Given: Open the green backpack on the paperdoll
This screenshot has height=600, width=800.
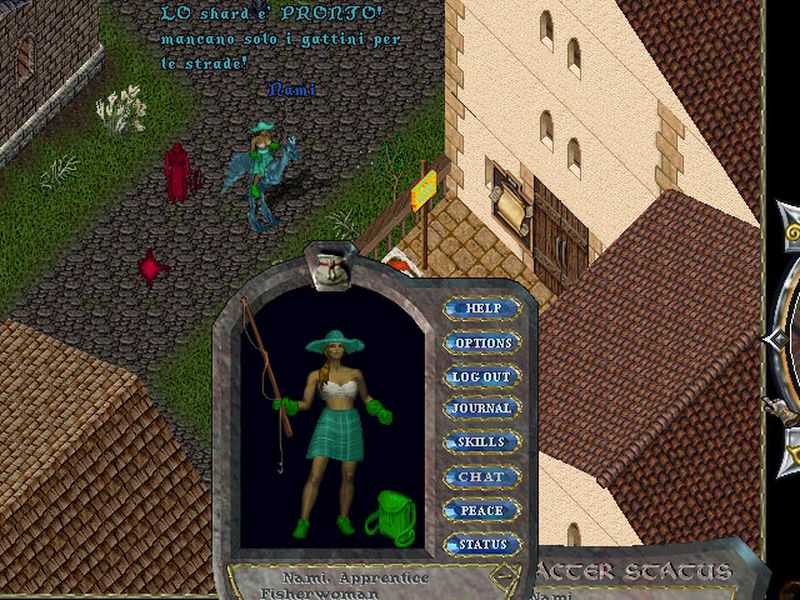Looking at the screenshot, I should point(388,519).
